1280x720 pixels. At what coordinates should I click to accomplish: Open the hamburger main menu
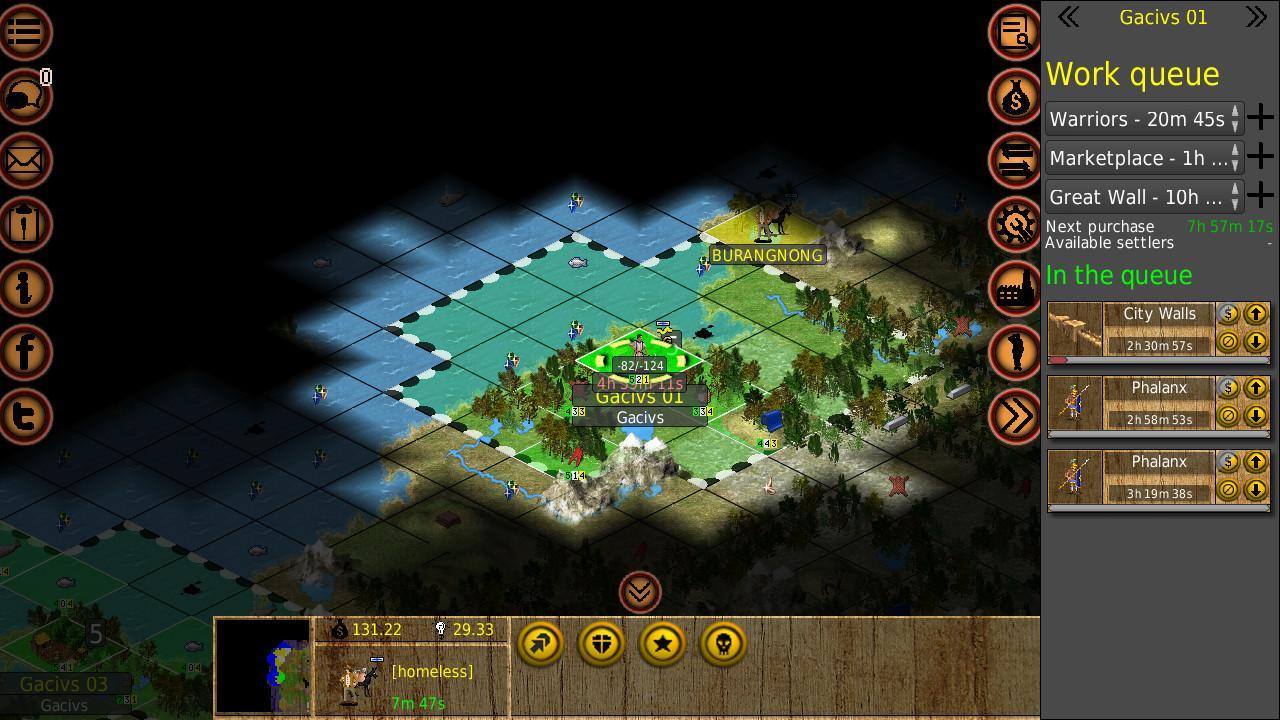tap(25, 31)
